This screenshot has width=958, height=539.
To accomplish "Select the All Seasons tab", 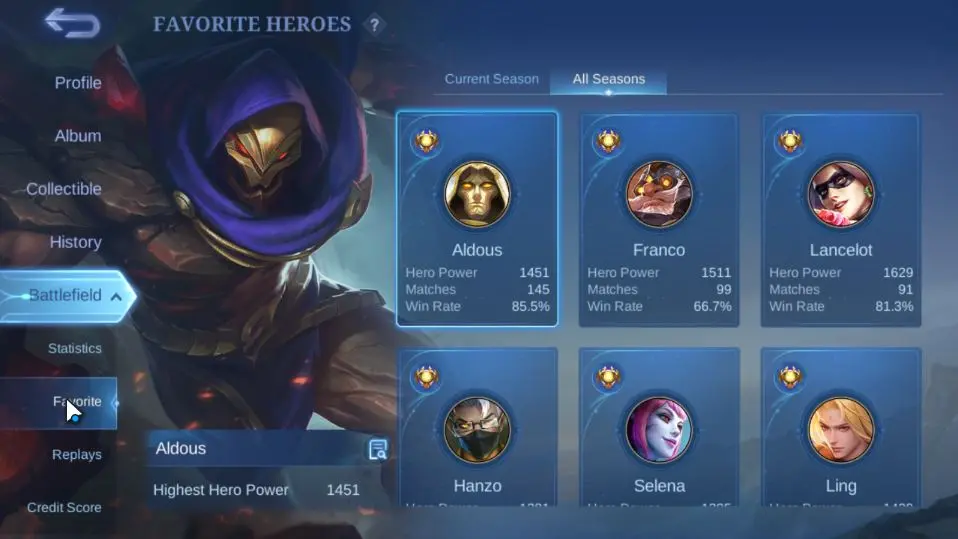I will tap(608, 79).
